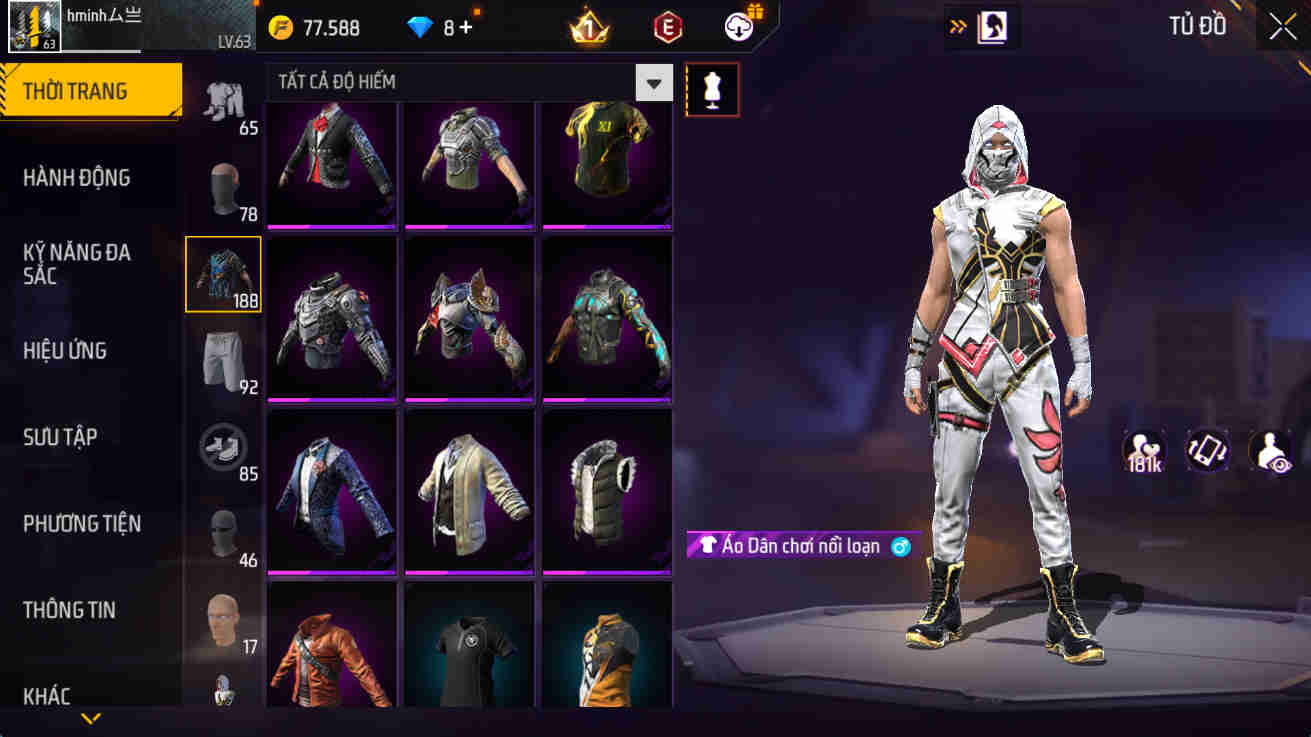Expand the sidebar with the bottom chevron
The image size is (1311, 737).
tap(91, 718)
